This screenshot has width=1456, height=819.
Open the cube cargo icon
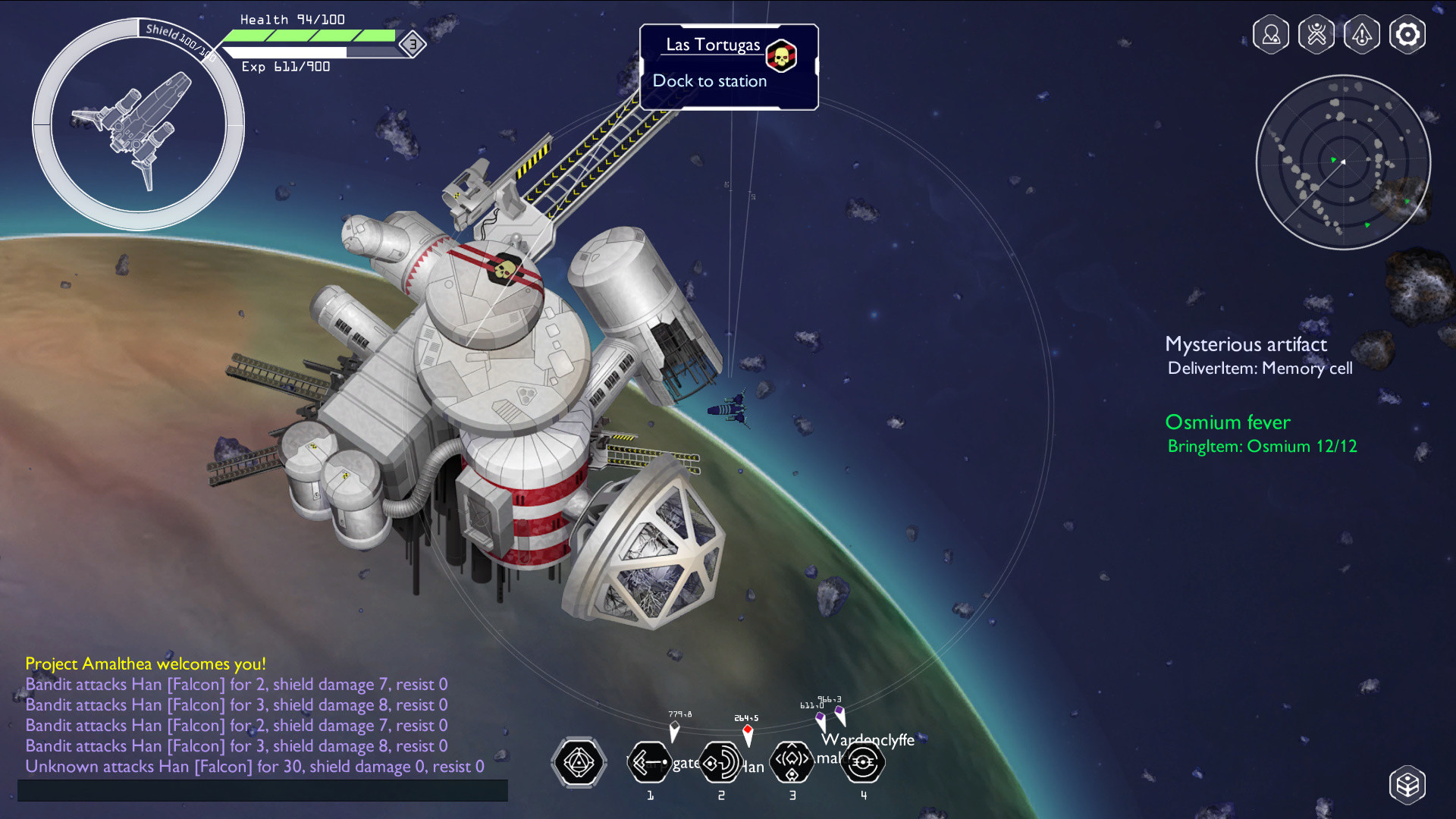(1407, 784)
